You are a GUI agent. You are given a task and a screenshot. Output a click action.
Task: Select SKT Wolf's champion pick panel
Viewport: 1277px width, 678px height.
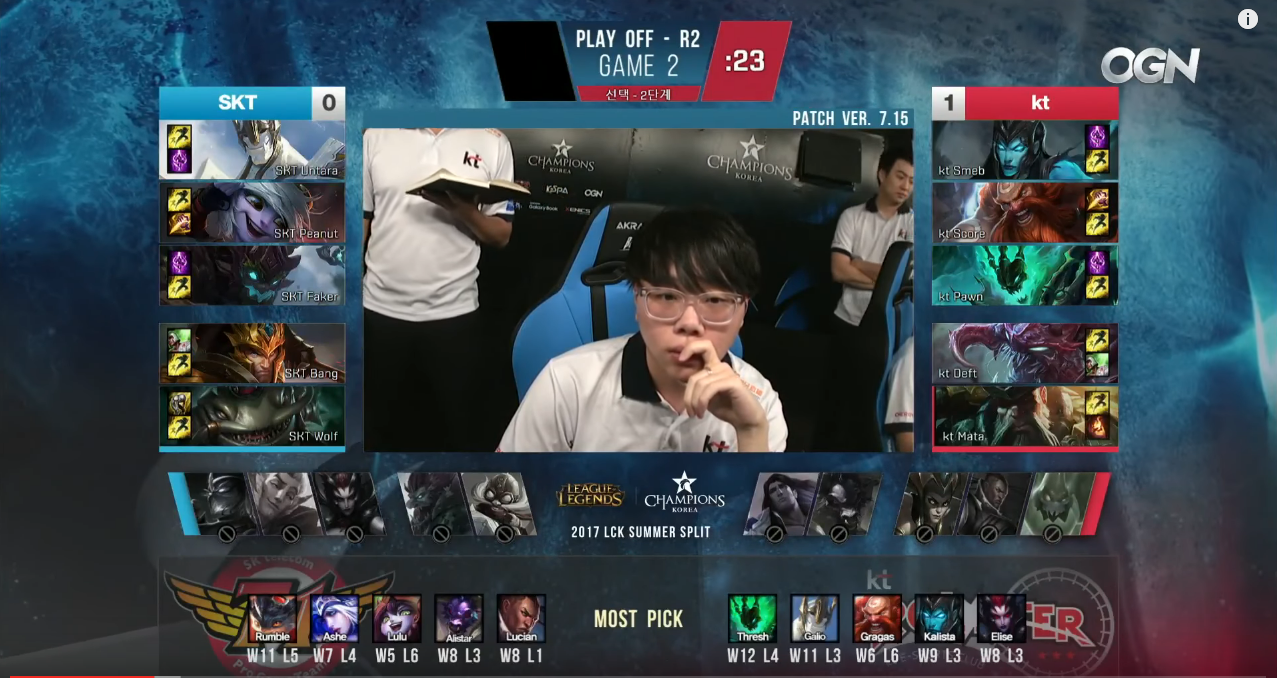(252, 416)
